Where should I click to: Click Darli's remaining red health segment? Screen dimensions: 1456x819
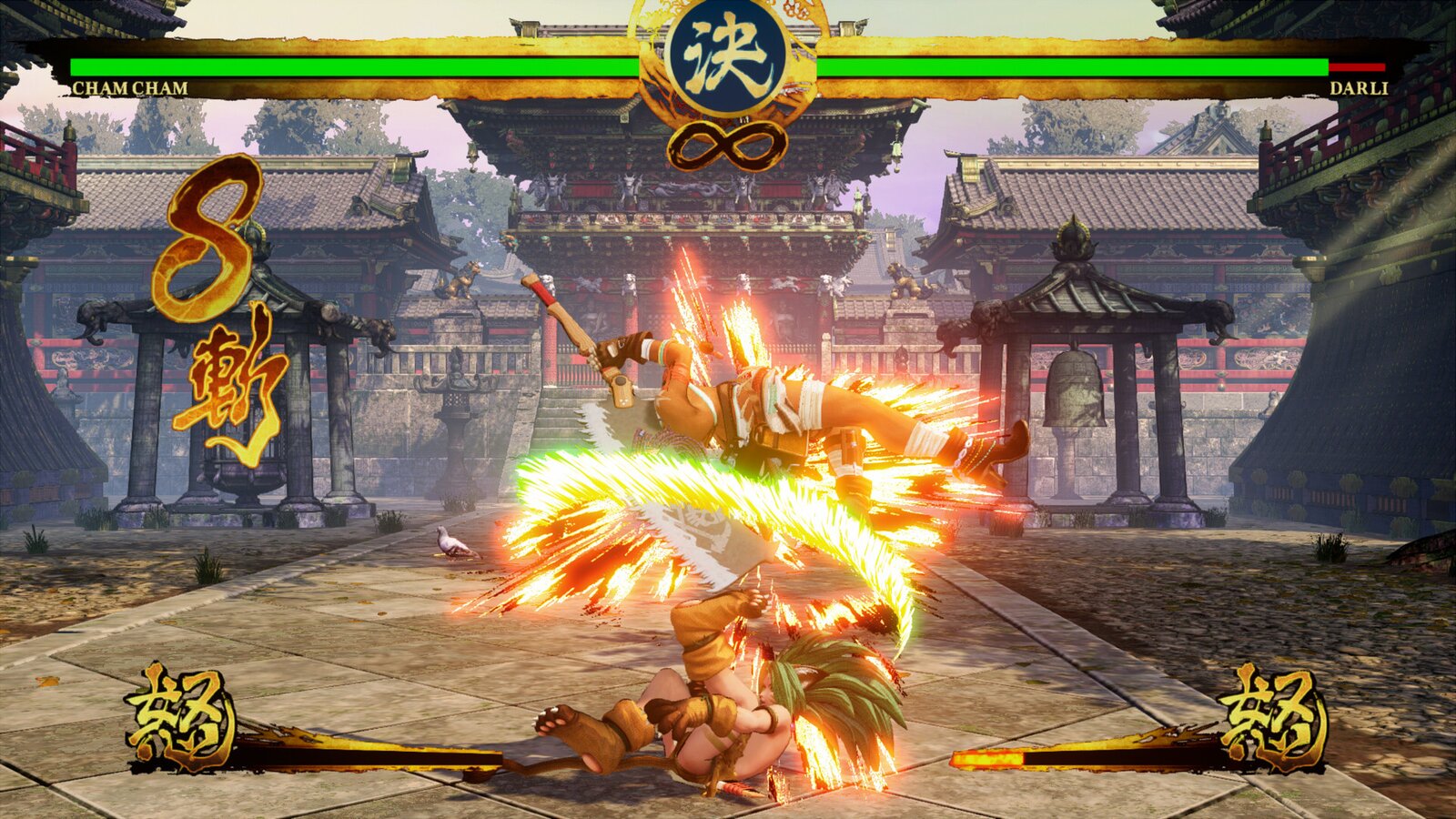(x=1356, y=66)
